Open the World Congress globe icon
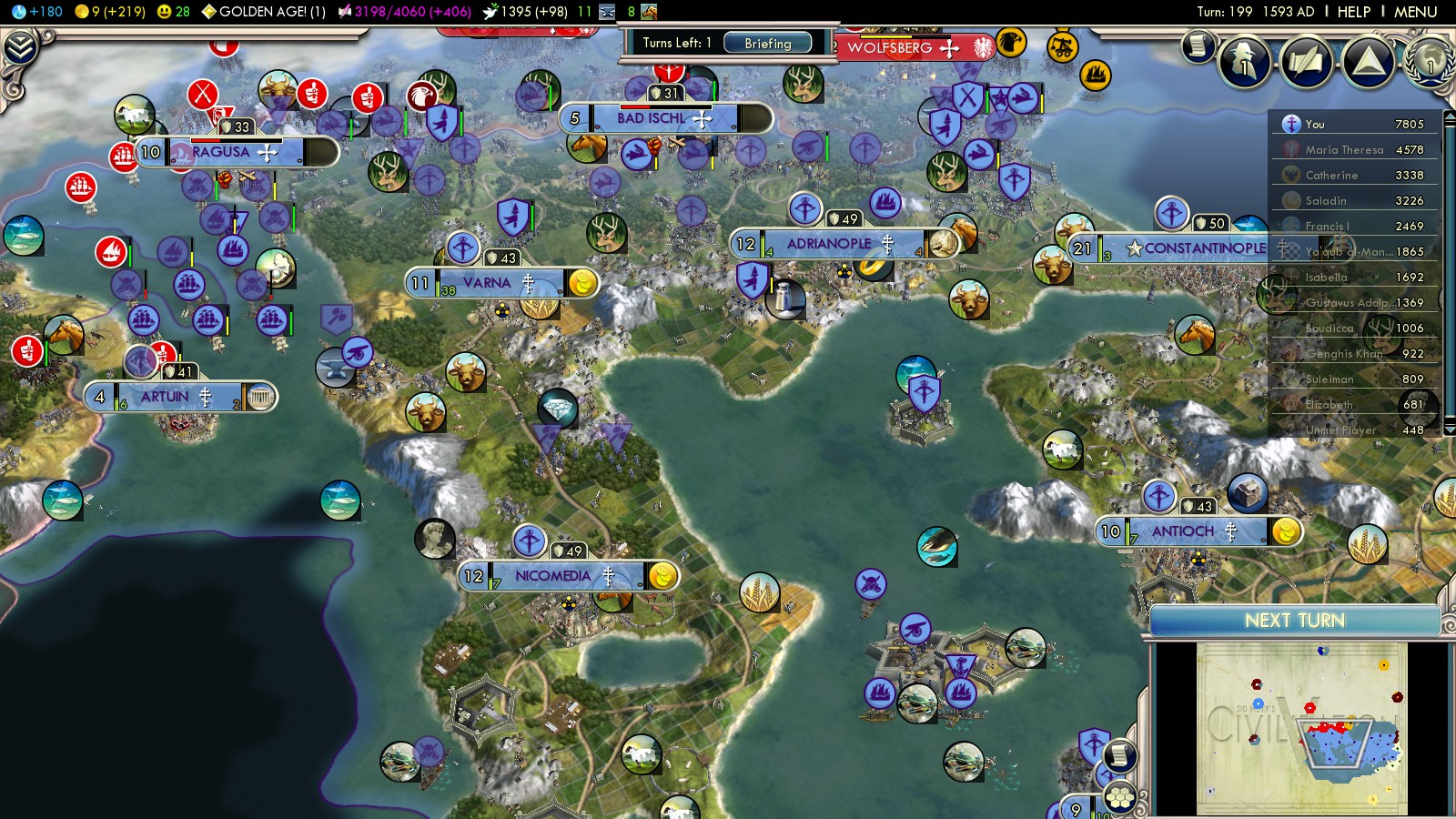Image resolution: width=1456 pixels, height=819 pixels. pyautogui.click(x=1429, y=60)
